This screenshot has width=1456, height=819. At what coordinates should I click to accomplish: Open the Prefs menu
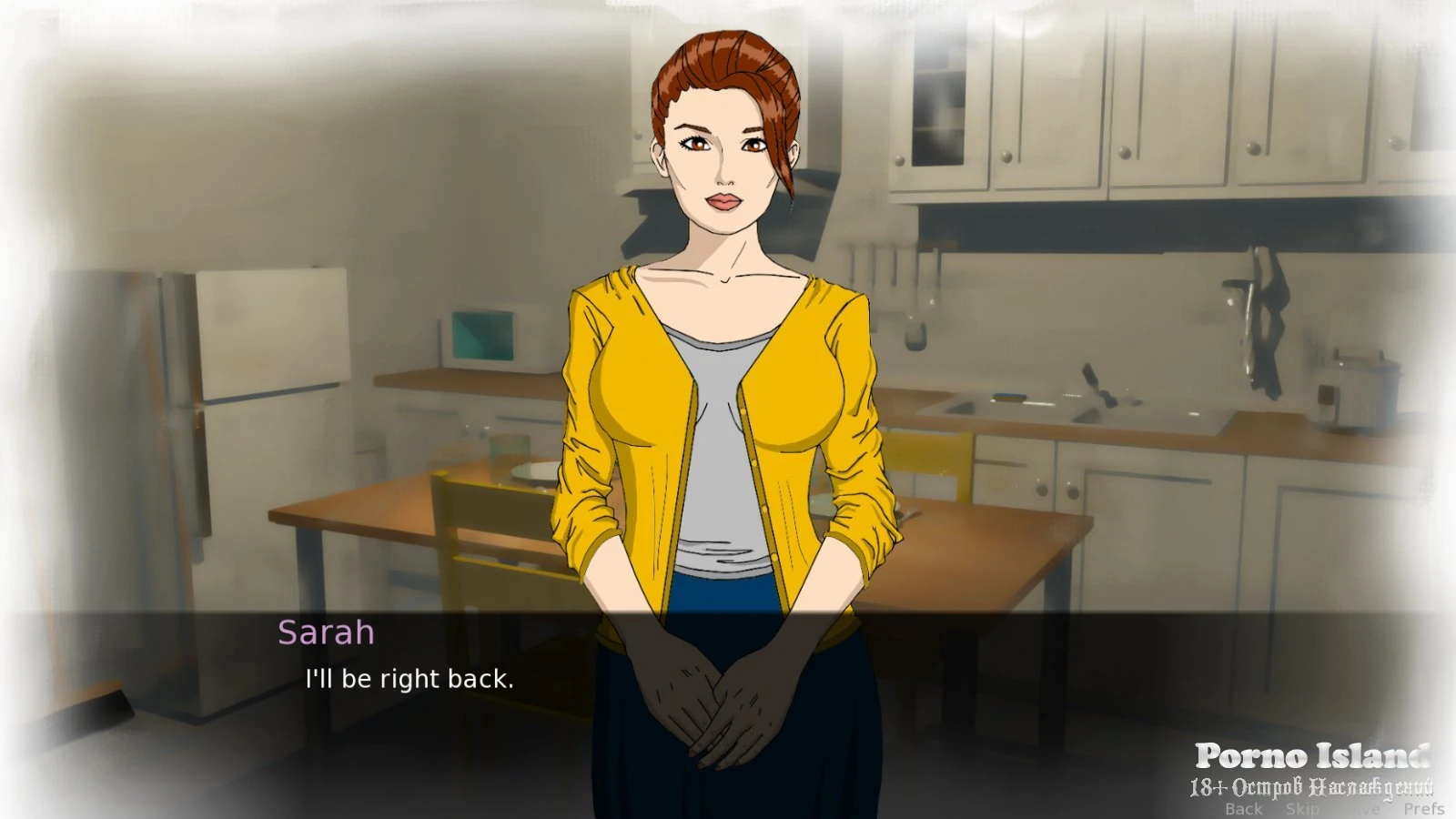click(x=1423, y=808)
